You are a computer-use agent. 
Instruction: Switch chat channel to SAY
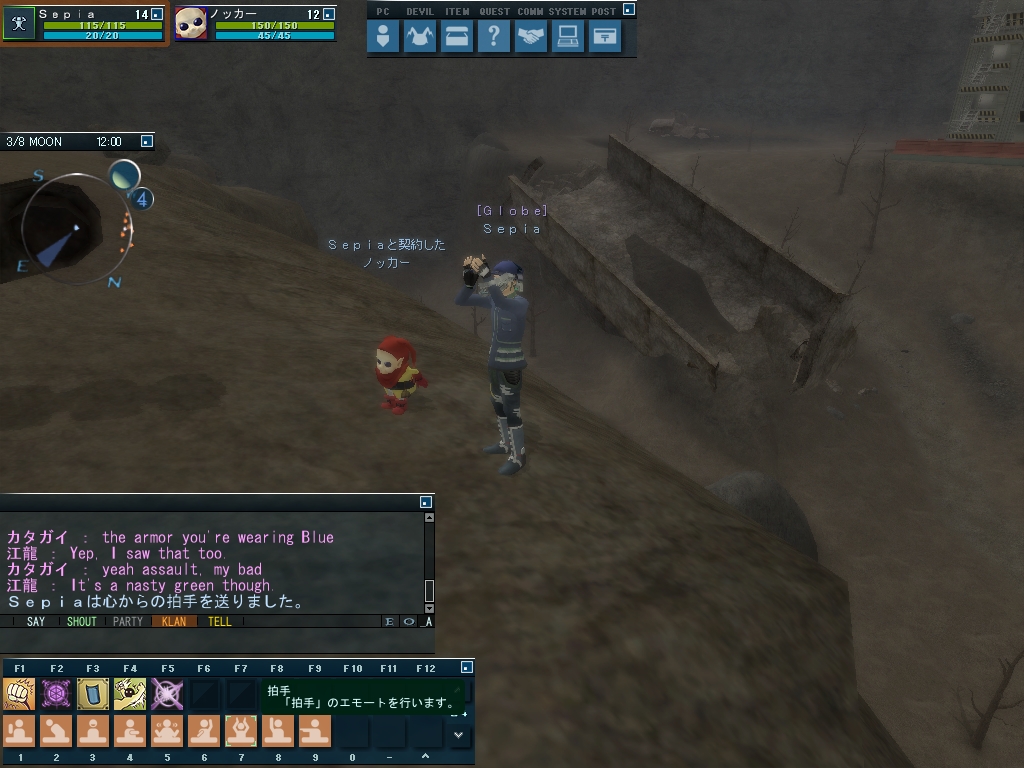point(36,621)
